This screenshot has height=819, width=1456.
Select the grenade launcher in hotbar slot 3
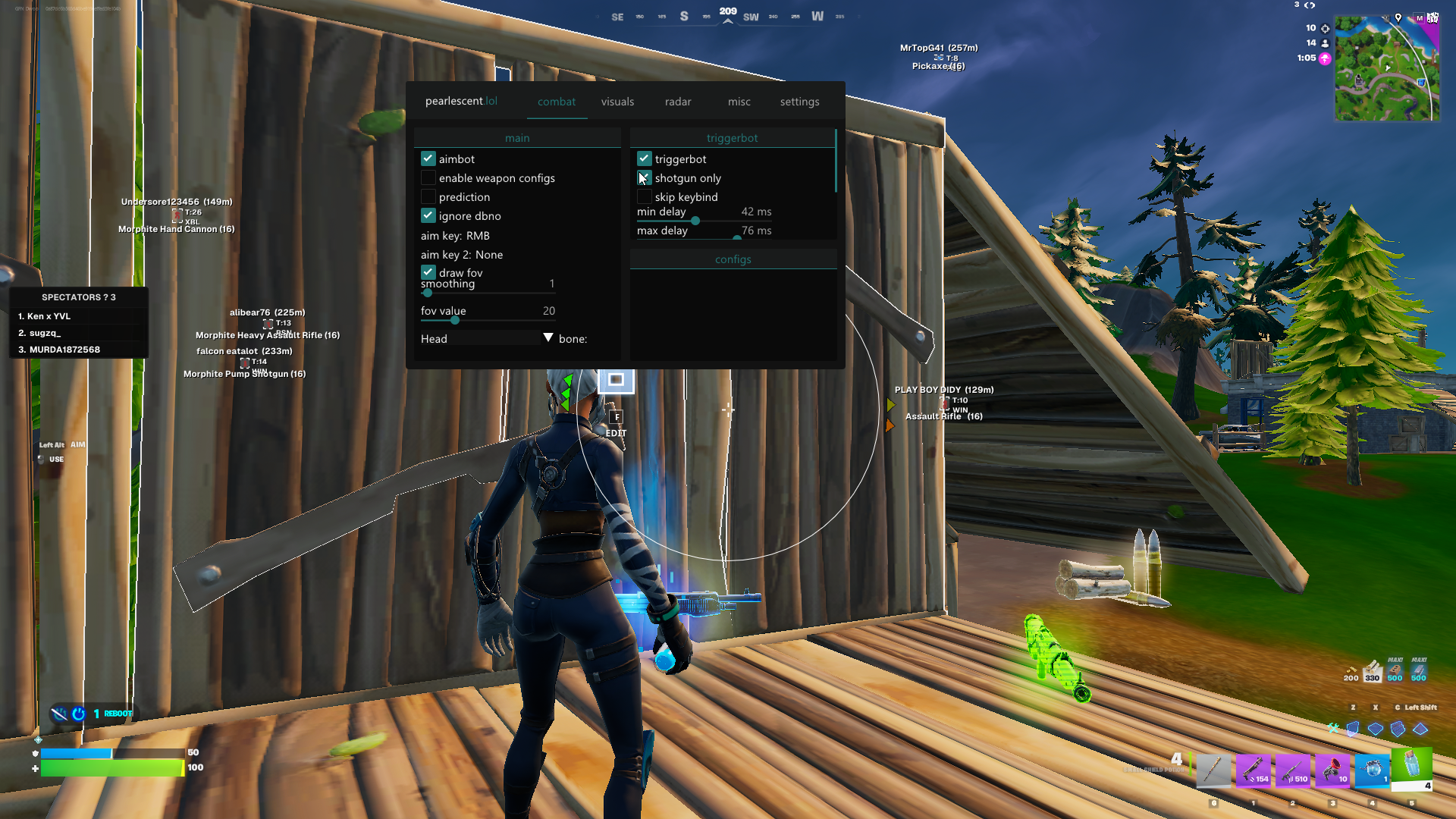pos(1332,771)
